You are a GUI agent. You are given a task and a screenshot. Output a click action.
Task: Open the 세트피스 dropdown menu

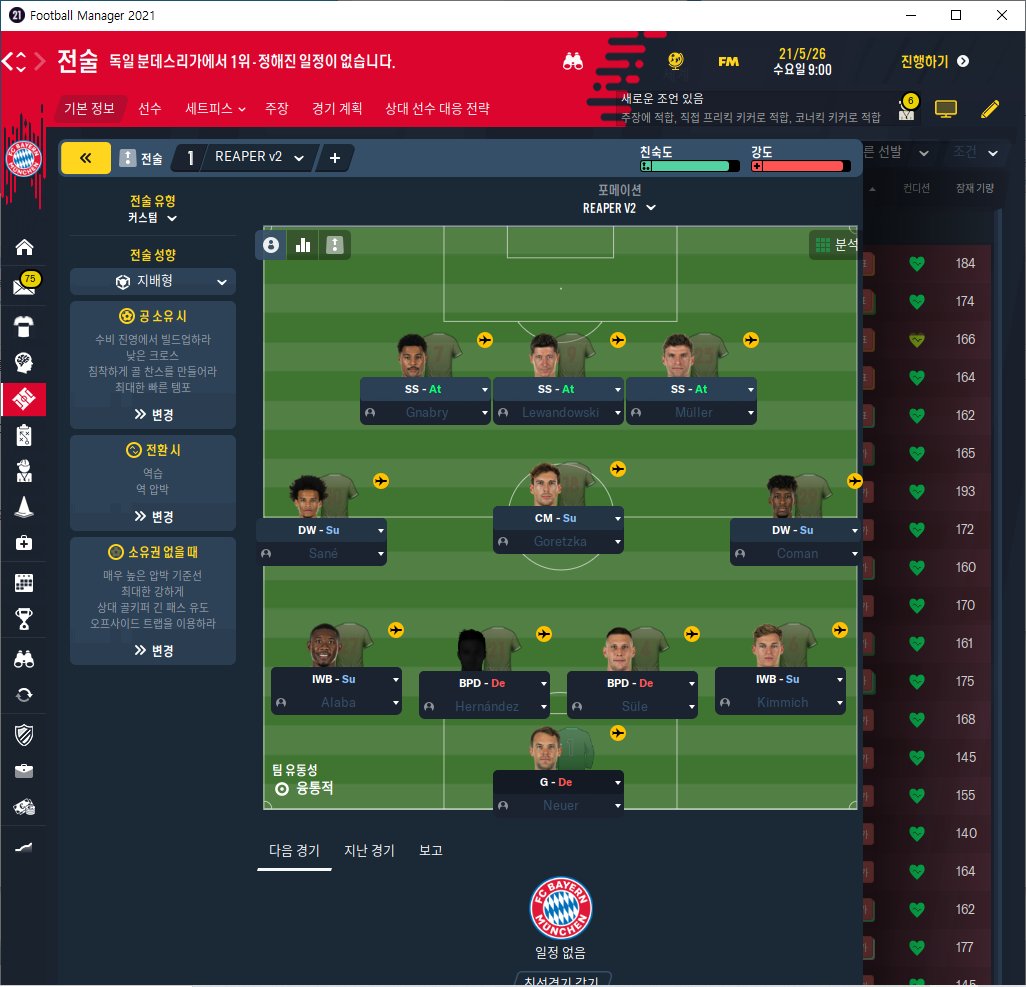point(215,108)
